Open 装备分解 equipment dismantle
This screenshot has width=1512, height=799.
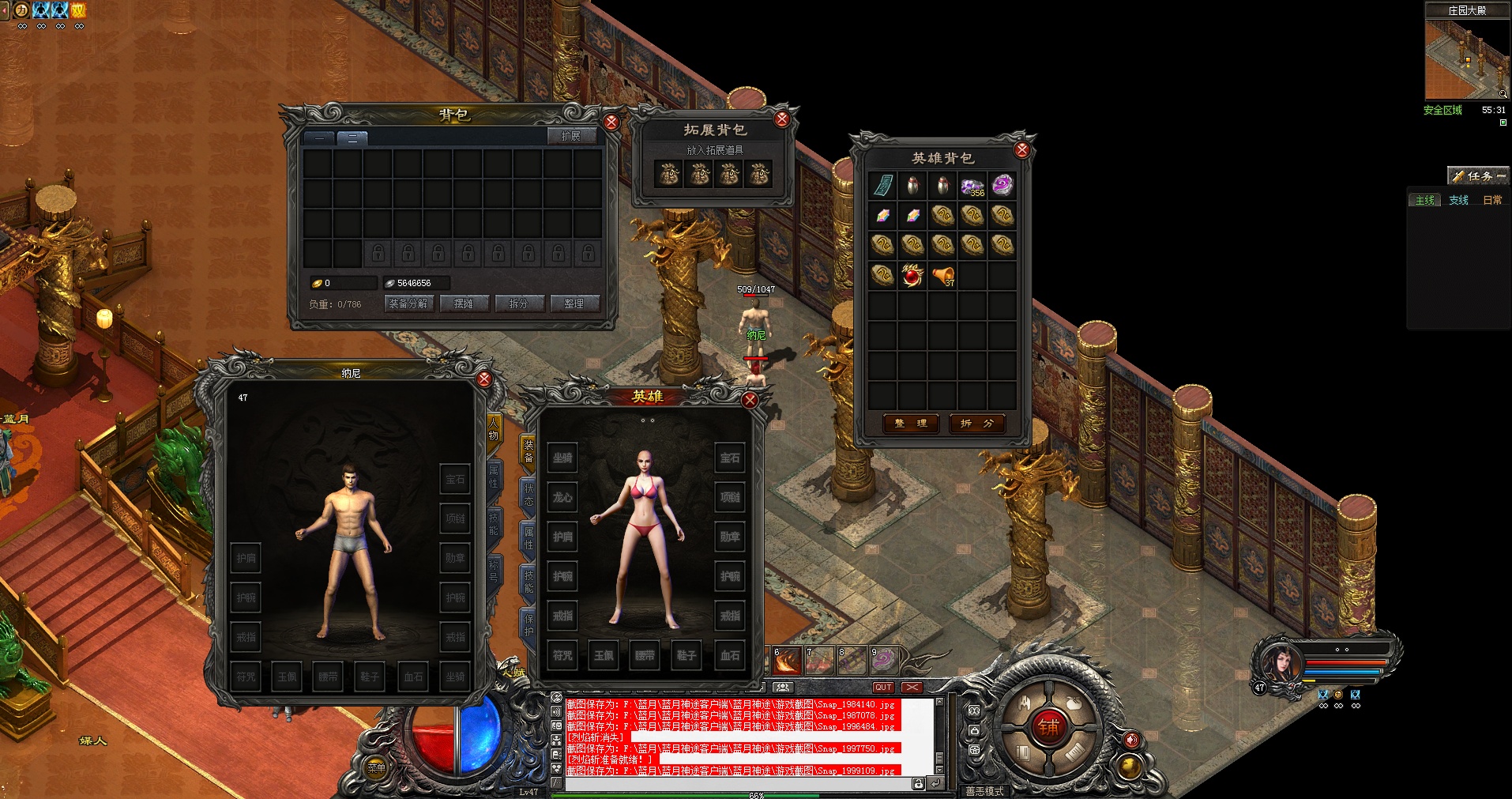point(408,303)
